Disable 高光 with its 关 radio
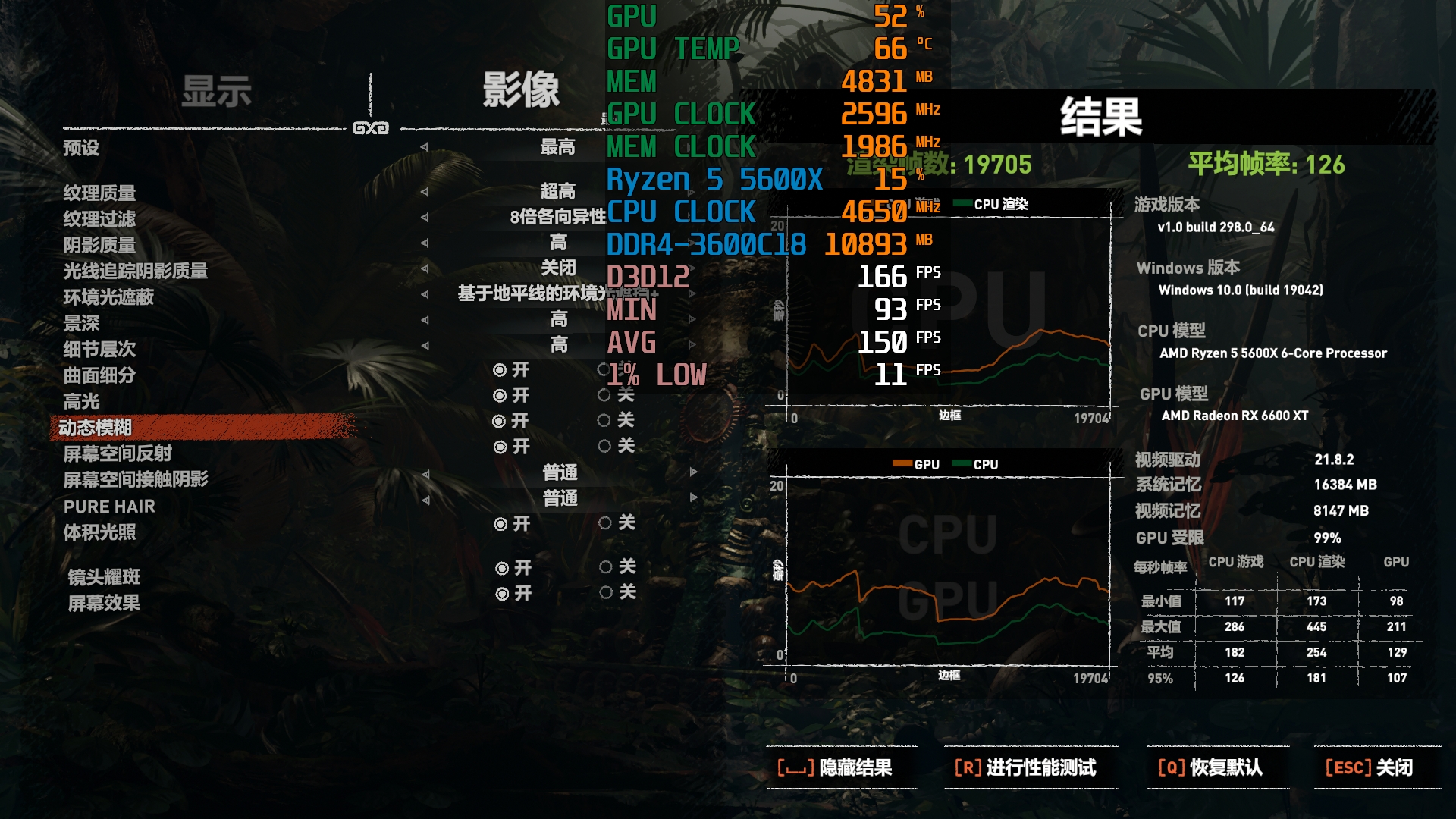Image resolution: width=1456 pixels, height=819 pixels. click(605, 395)
